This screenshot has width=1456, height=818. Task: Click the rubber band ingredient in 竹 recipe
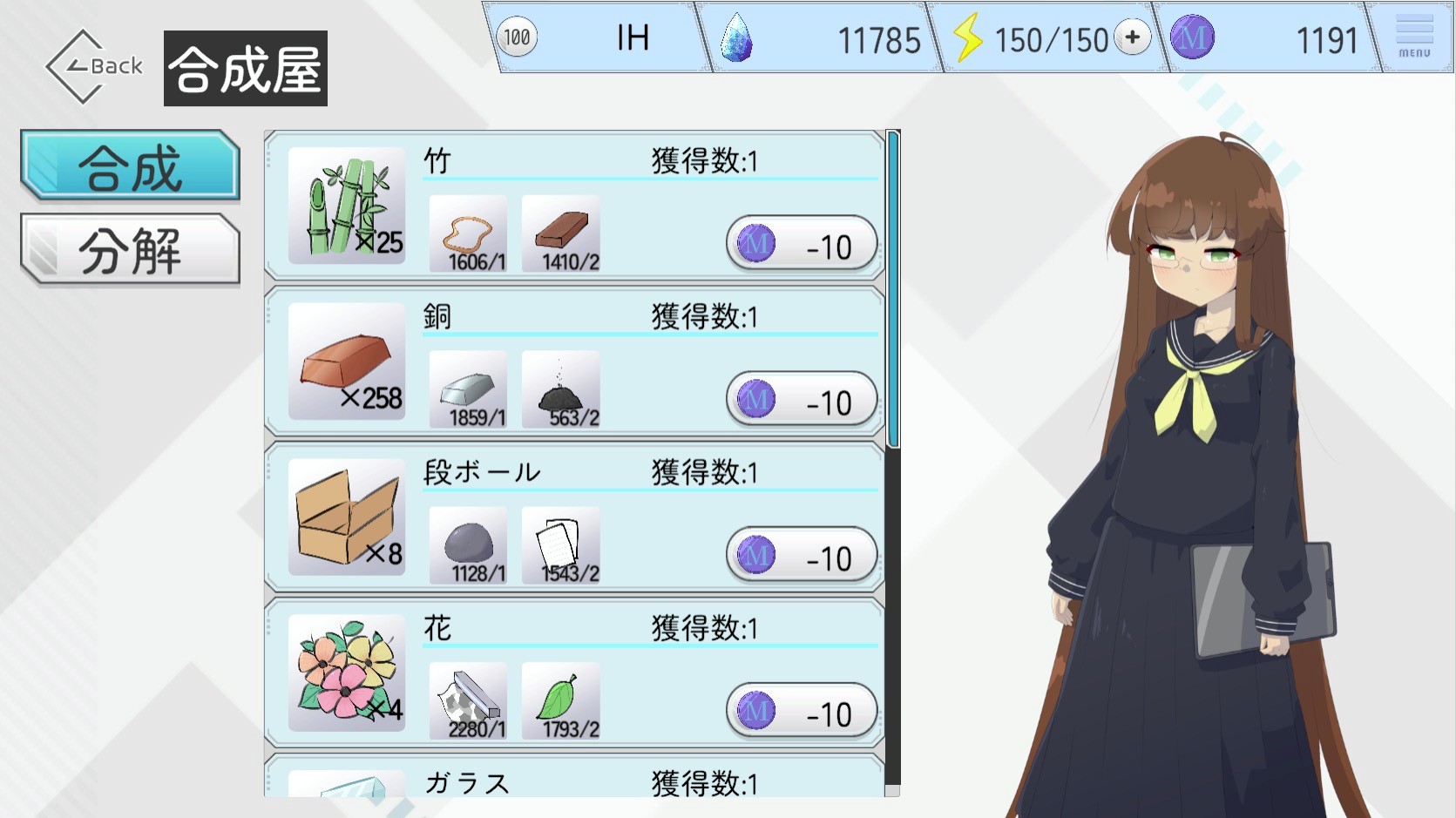(468, 233)
